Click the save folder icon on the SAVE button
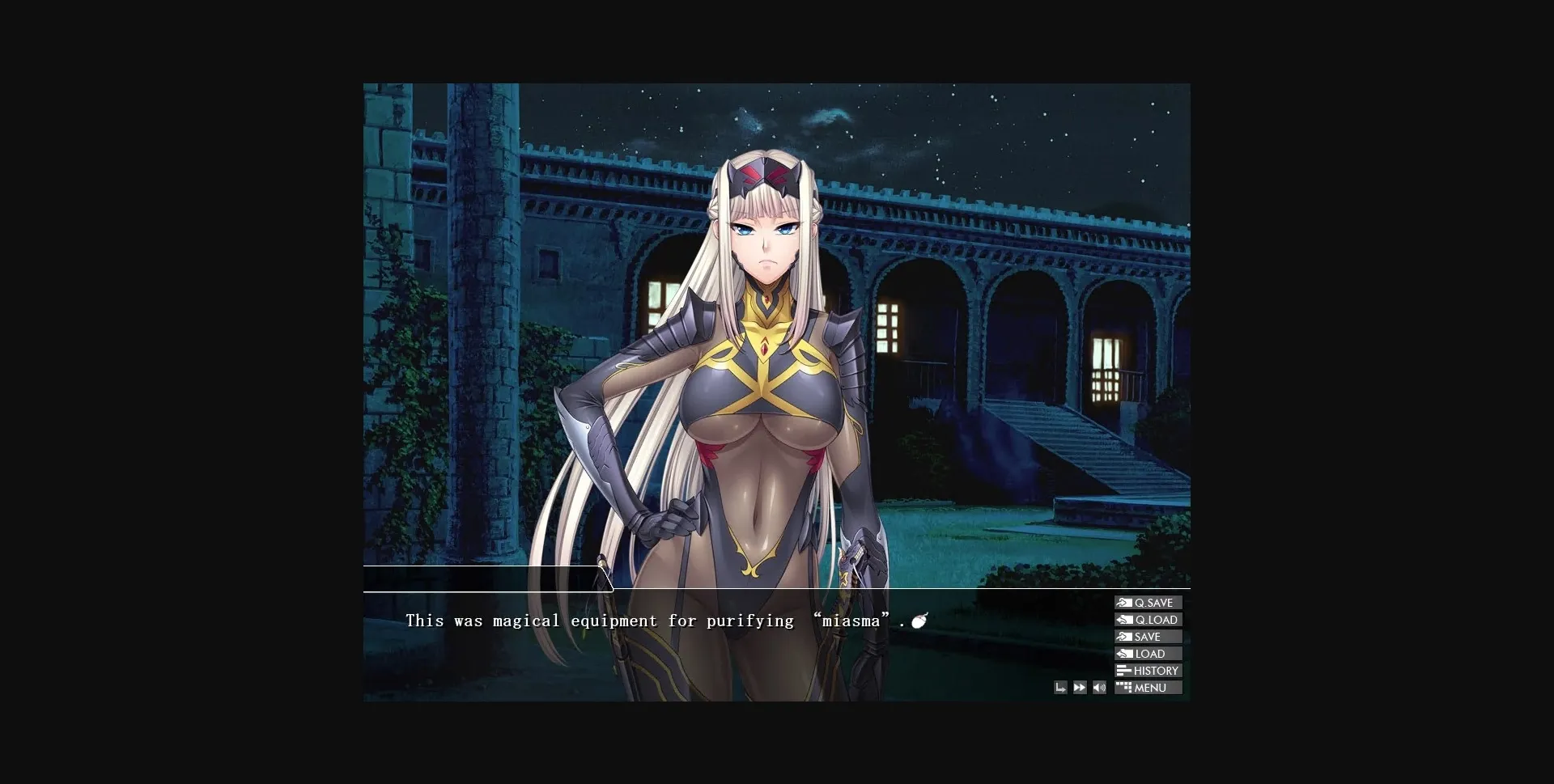 coord(1124,637)
